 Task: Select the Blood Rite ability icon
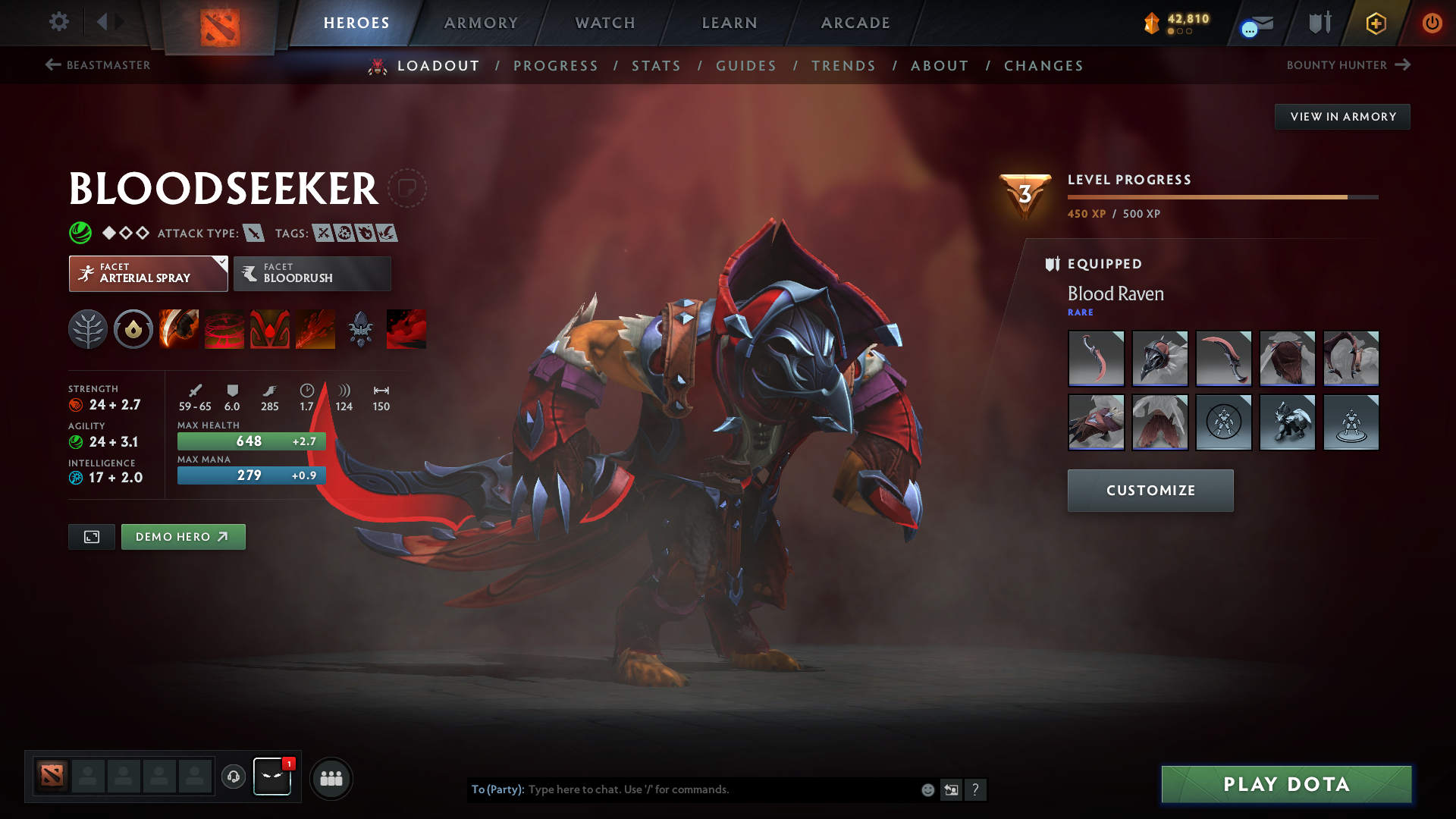pyautogui.click(x=224, y=329)
